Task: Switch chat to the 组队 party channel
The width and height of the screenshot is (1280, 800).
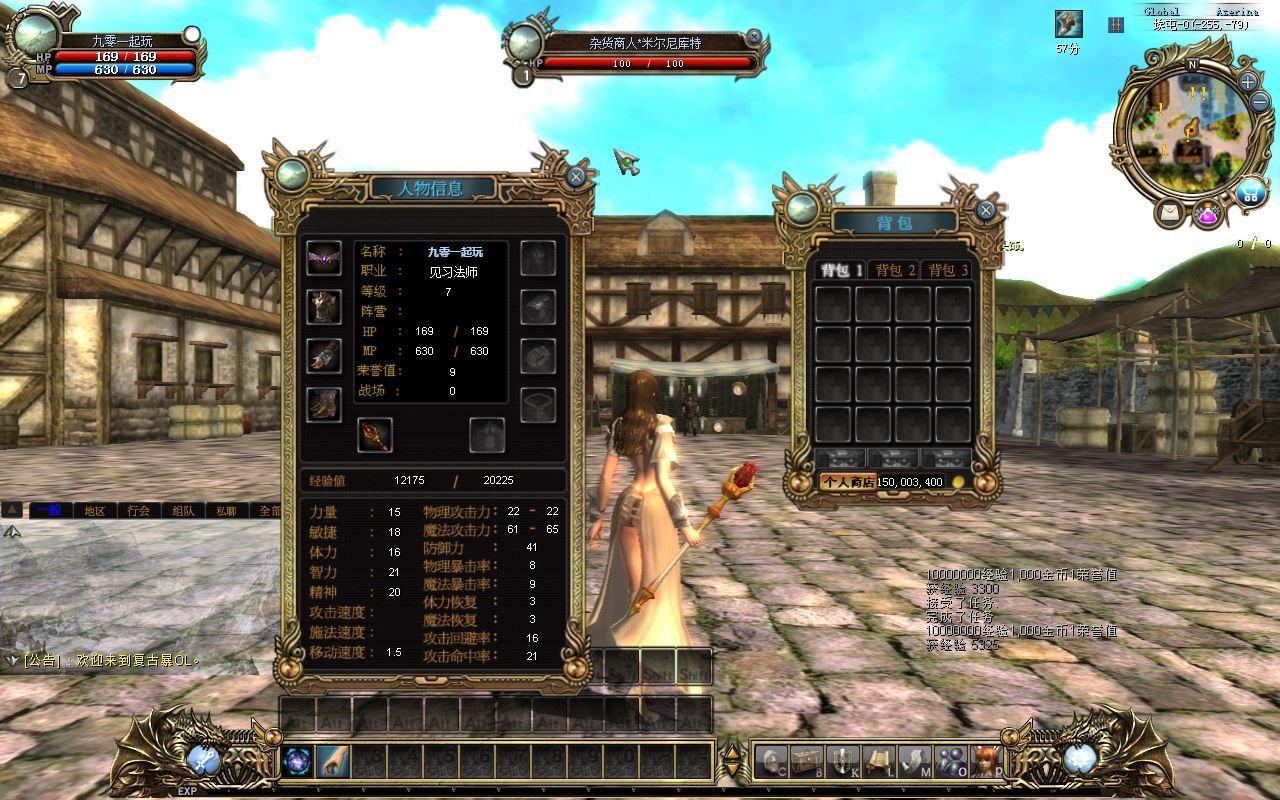Action: pos(183,510)
